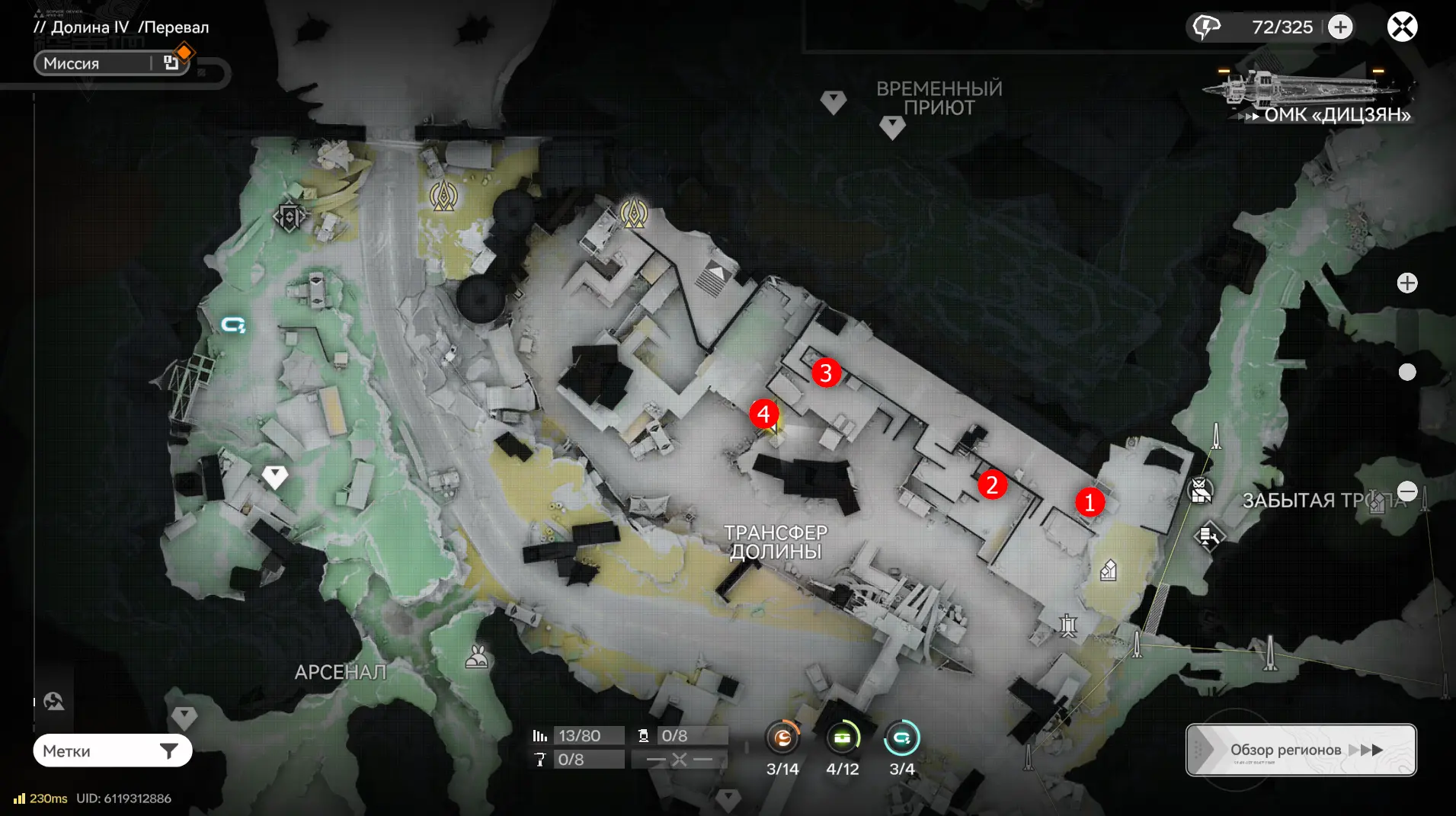Select red marker number 3
The height and width of the screenshot is (816, 1456).
pyautogui.click(x=826, y=373)
